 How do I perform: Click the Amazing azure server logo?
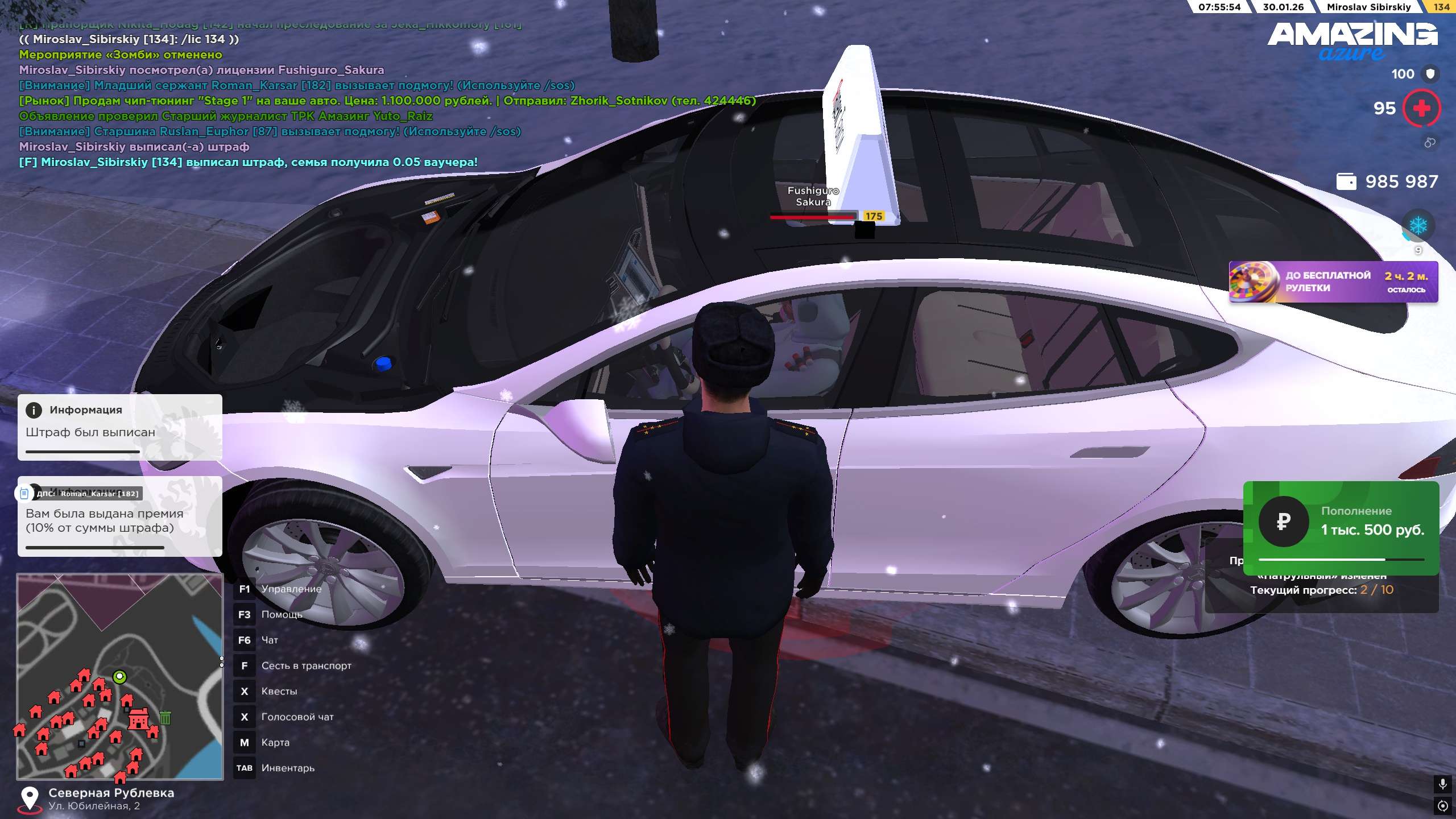tap(1352, 41)
